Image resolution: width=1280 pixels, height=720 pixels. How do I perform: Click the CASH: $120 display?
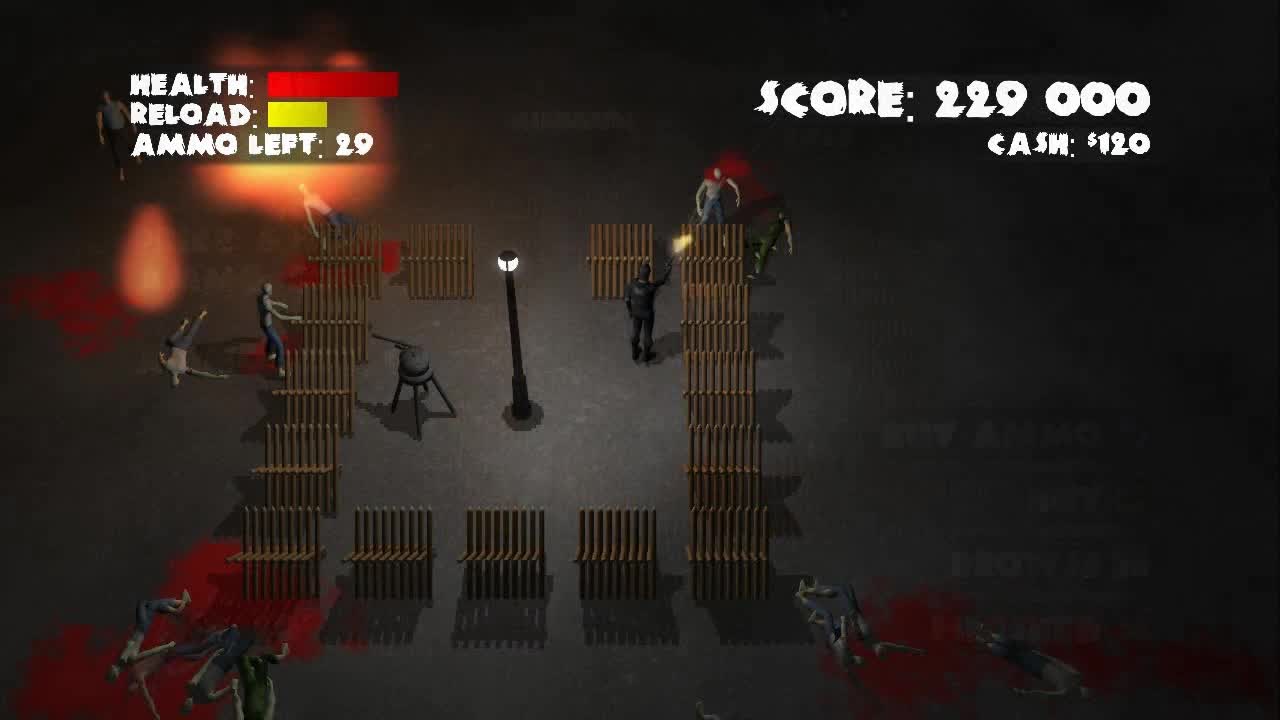point(1068,143)
